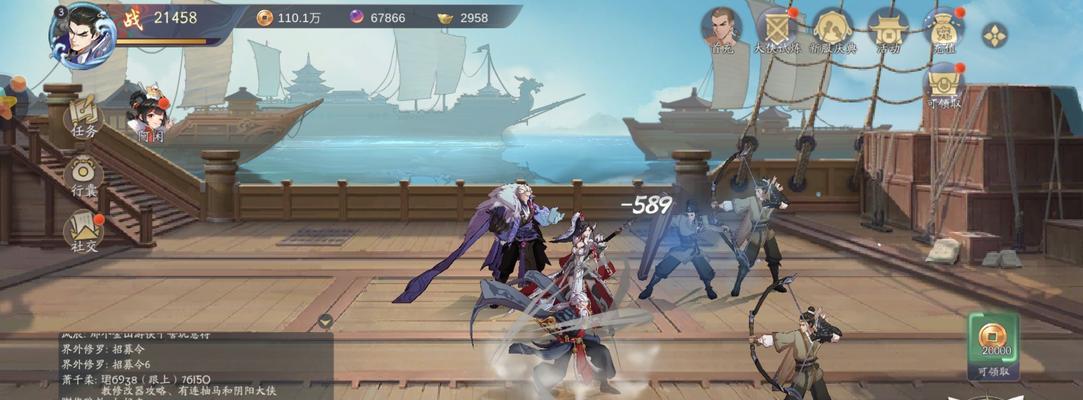Viewport: 1083px width, 400px height.
Task: Tap the gold ingot currency icon
Action: point(446,17)
